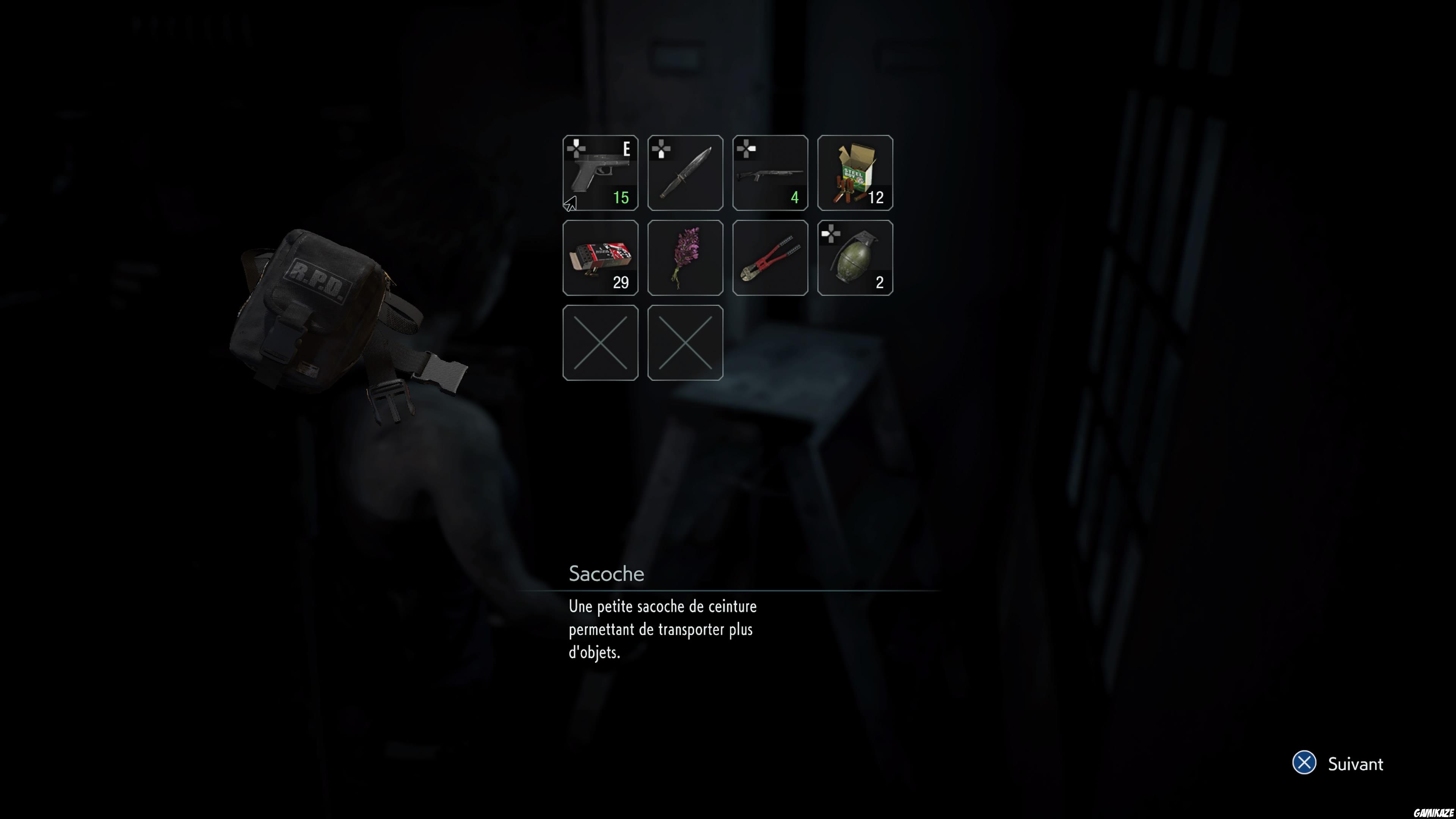Viewport: 1456px width, 819px height.
Task: Select the shotgun with 4 shells loaded
Action: click(x=770, y=173)
